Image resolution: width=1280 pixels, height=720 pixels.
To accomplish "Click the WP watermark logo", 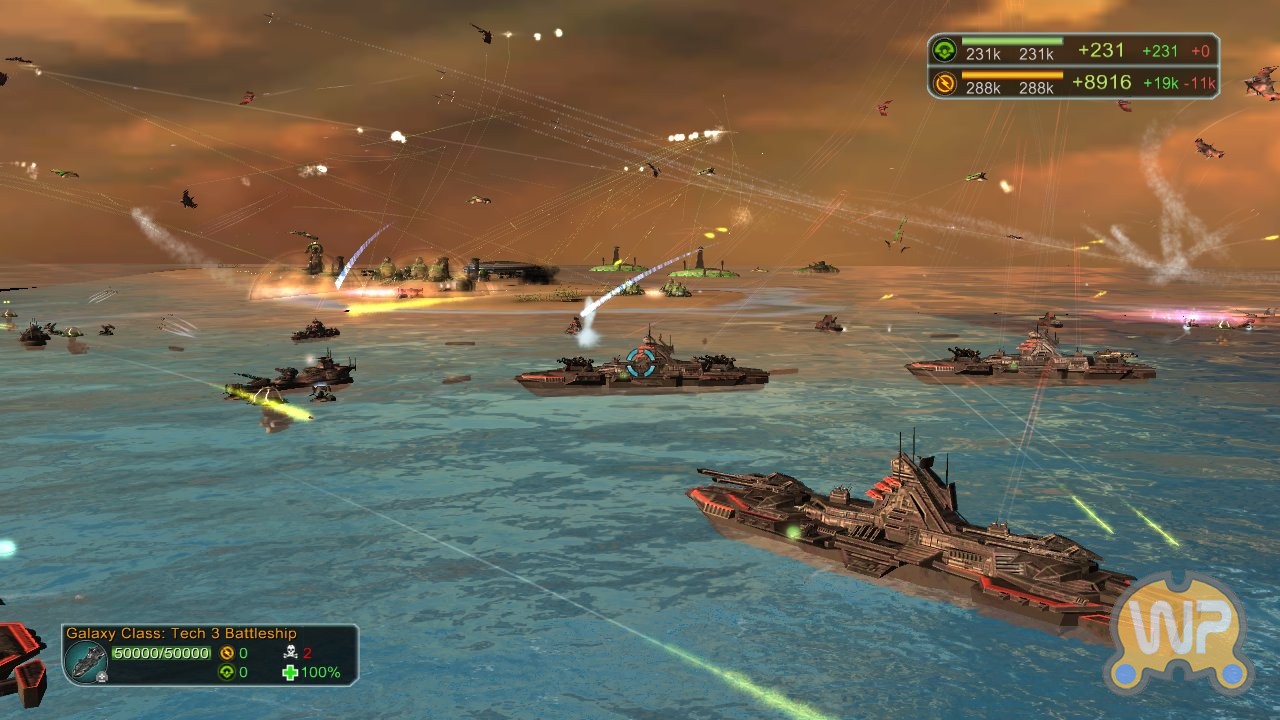I will [1180, 634].
